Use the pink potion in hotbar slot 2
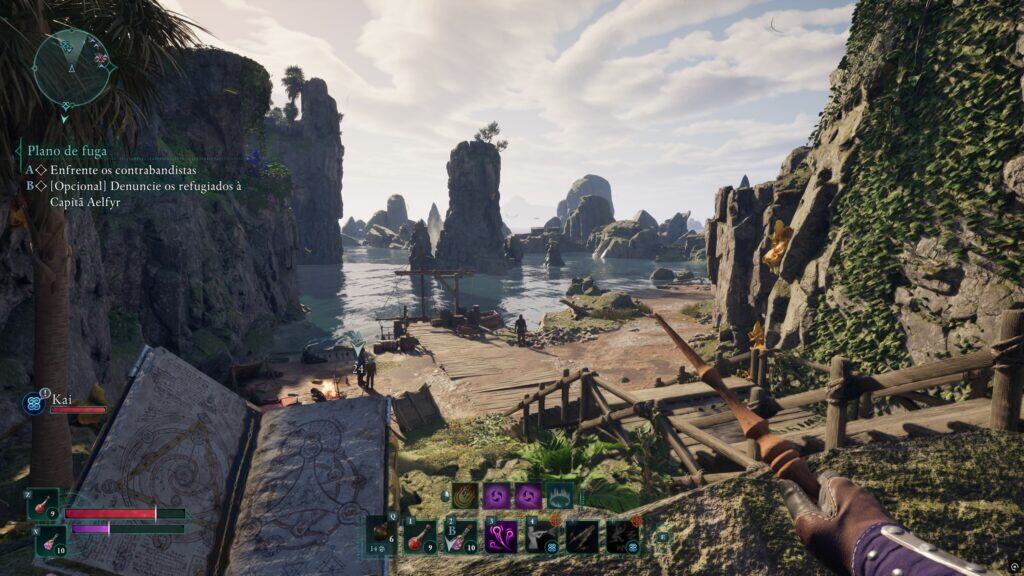This screenshot has width=1024, height=576. tap(460, 536)
